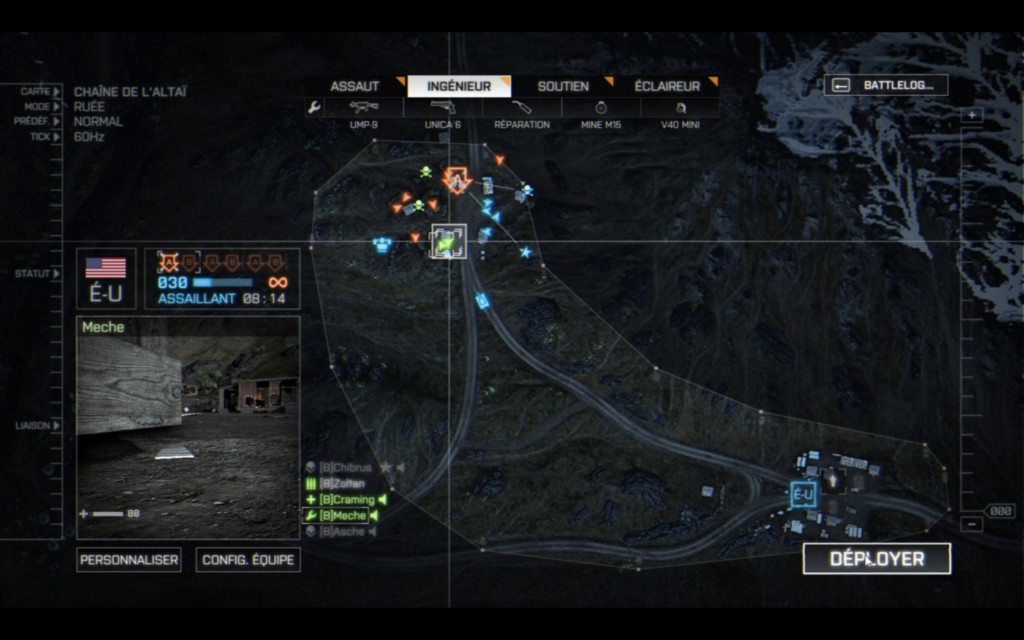Image resolution: width=1024 pixels, height=640 pixels.
Task: Switch to the Assaut class tab
Action: tap(356, 86)
